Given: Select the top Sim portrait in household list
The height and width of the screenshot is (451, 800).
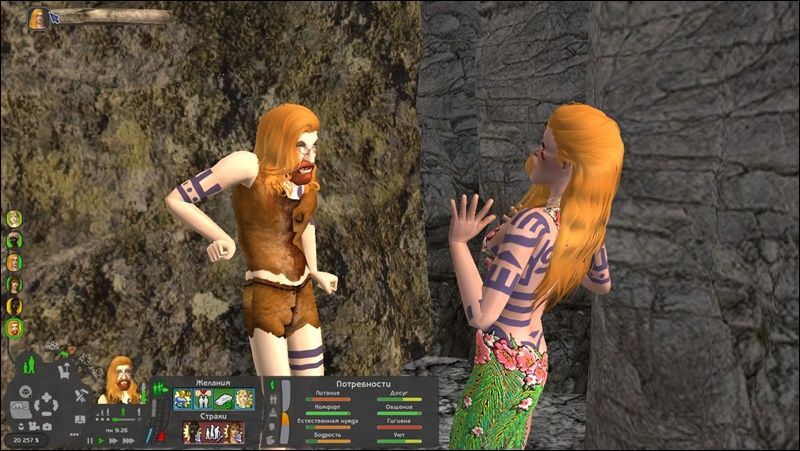Looking at the screenshot, I should pyautogui.click(x=15, y=219).
